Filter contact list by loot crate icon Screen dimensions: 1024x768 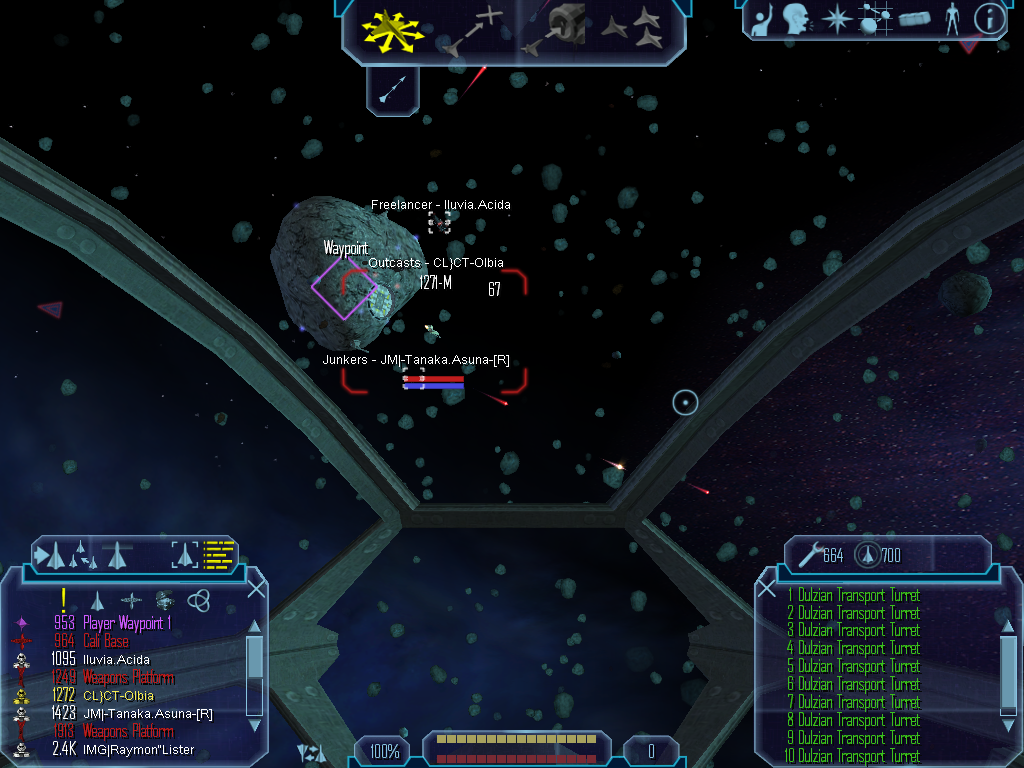(x=165, y=600)
